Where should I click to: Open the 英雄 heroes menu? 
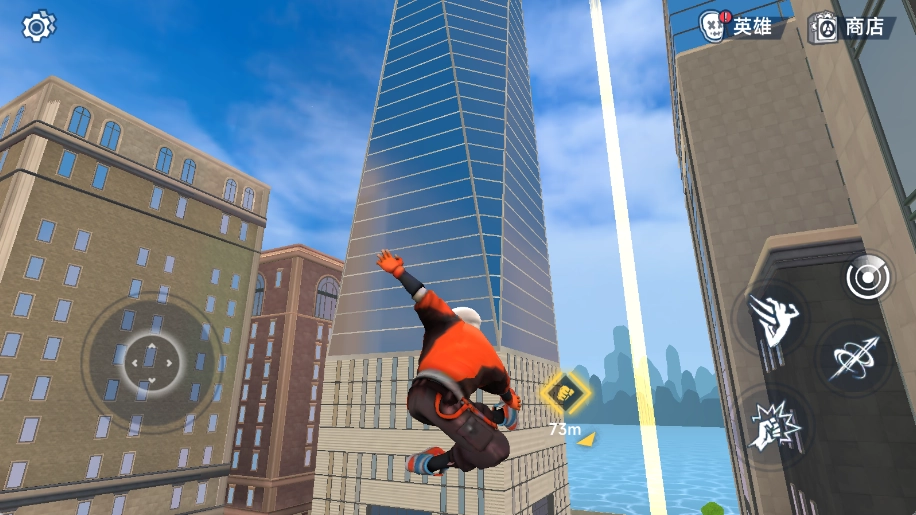(738, 27)
